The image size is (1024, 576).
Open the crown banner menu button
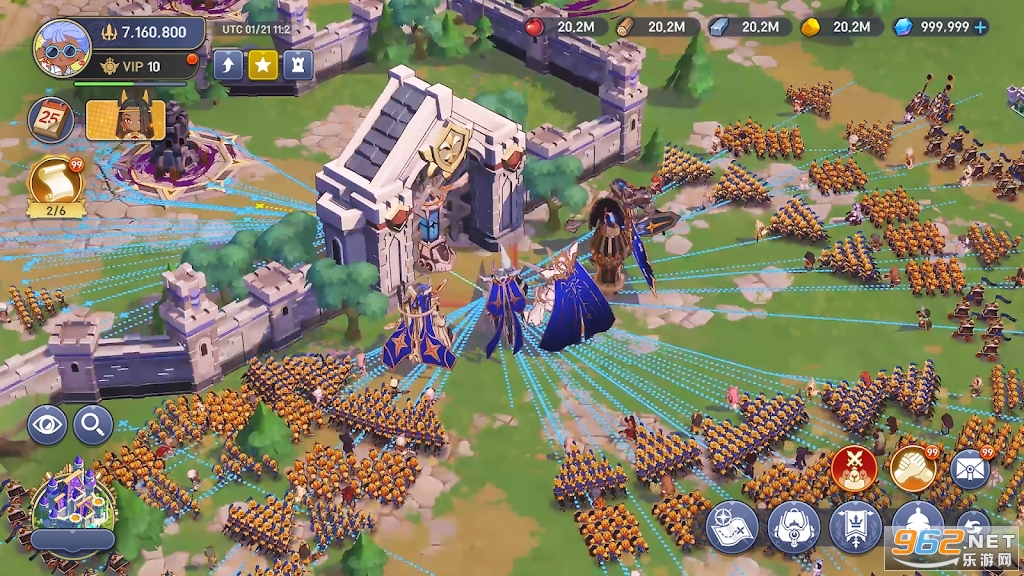pos(856,527)
